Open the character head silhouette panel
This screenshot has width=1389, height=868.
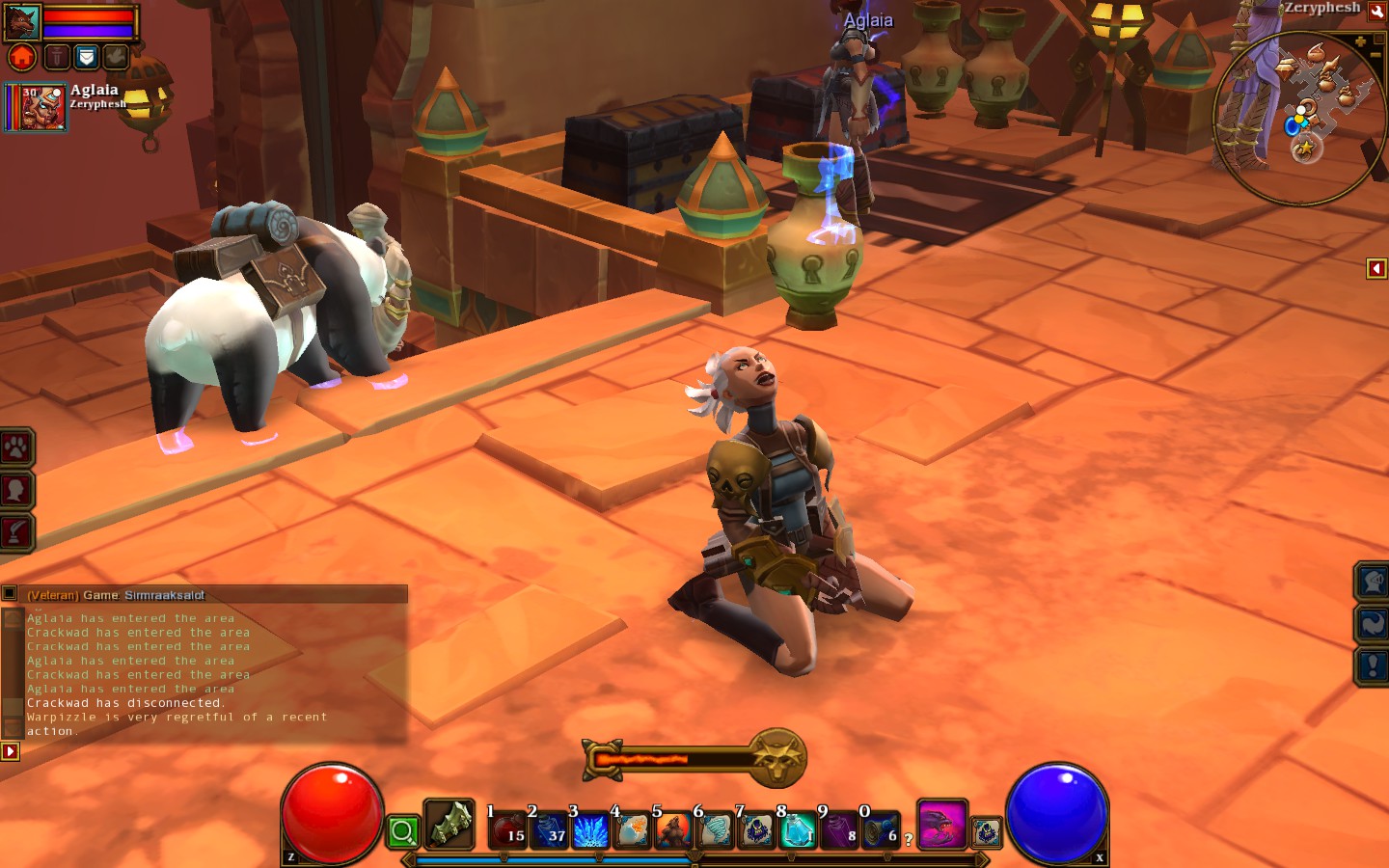(x=16, y=490)
